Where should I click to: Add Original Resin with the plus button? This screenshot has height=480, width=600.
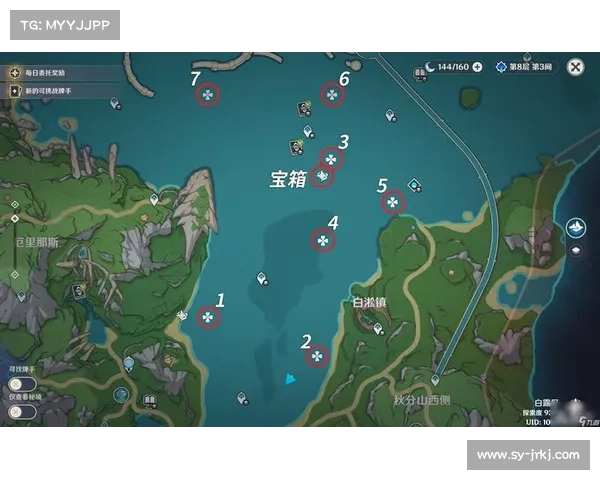click(x=477, y=67)
